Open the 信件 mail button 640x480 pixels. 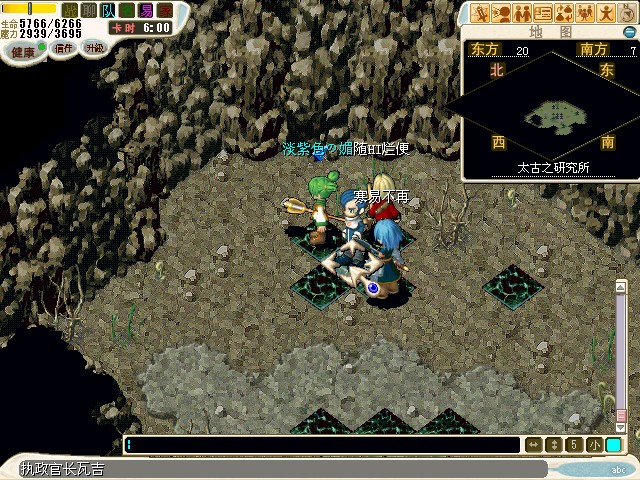pos(63,48)
